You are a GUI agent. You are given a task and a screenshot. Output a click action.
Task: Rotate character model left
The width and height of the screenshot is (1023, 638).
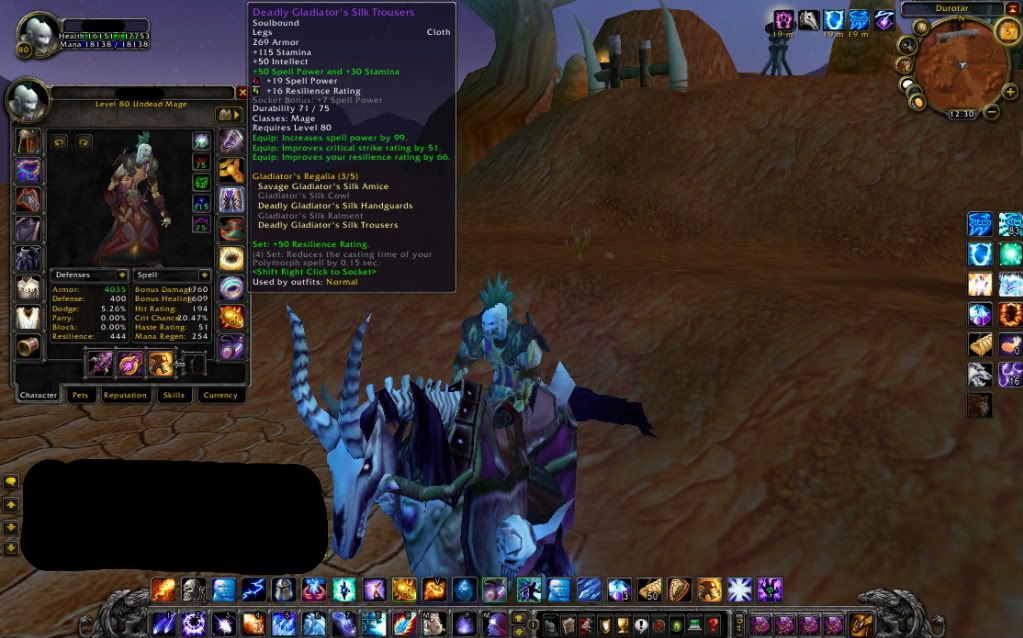[59, 142]
